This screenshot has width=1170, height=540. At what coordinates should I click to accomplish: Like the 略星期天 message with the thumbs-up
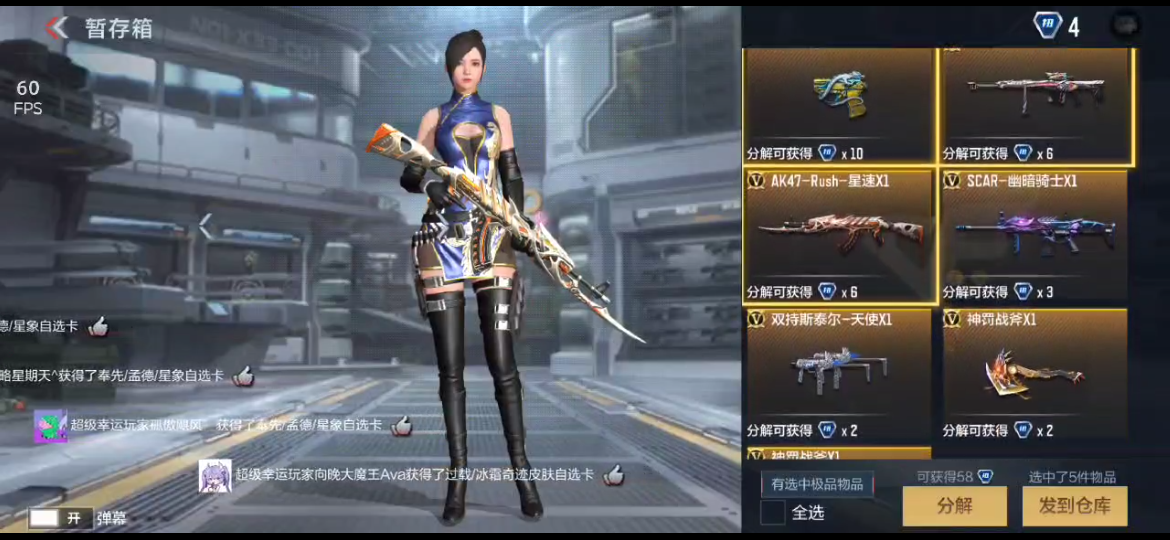click(x=243, y=376)
